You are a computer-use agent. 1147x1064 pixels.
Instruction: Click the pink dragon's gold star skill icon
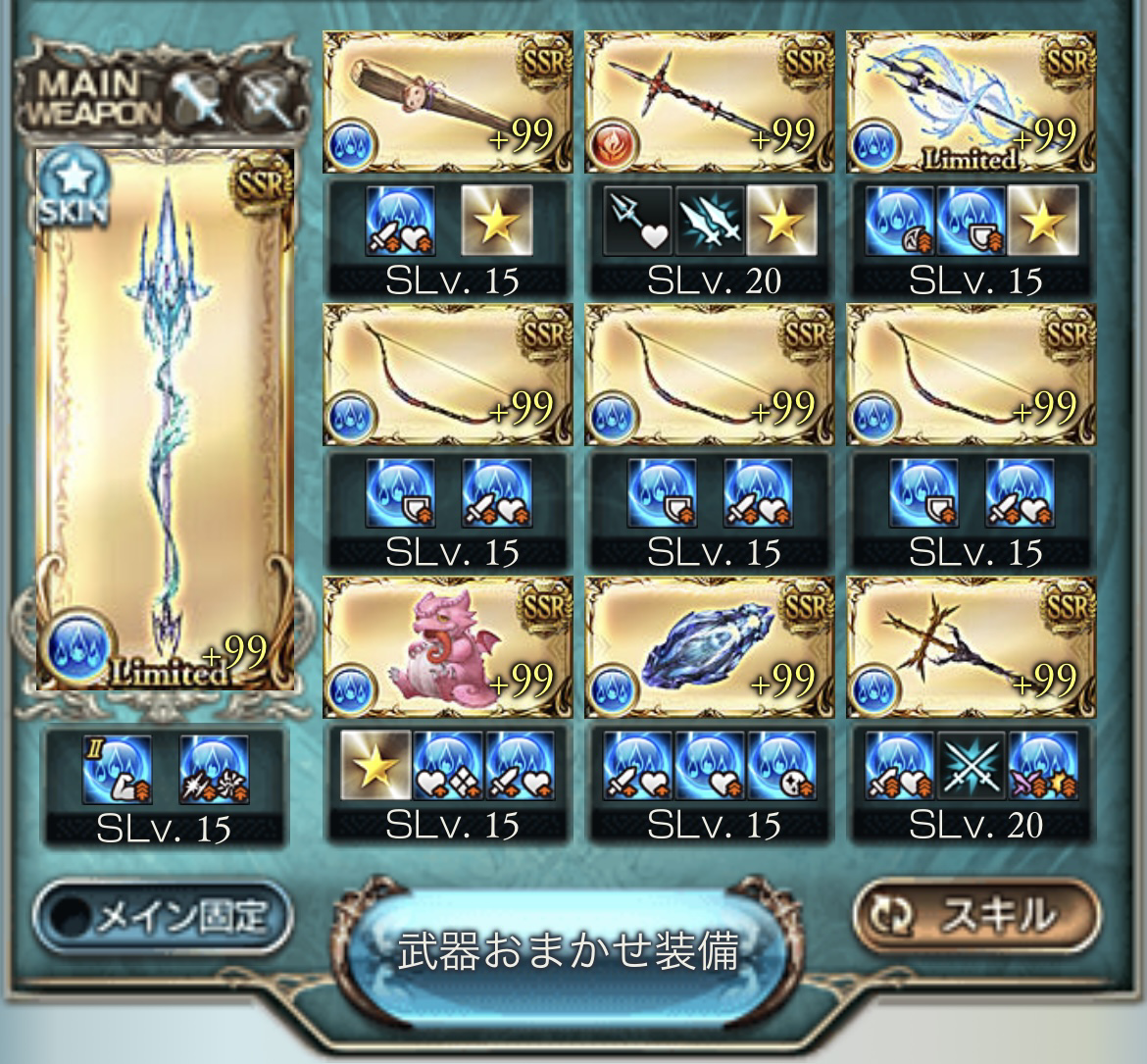[375, 765]
